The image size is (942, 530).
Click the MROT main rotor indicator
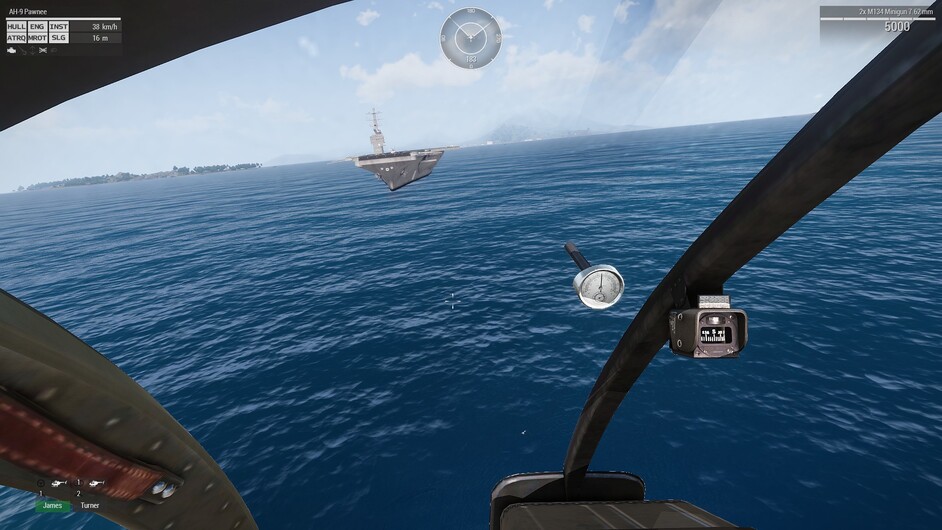point(37,38)
